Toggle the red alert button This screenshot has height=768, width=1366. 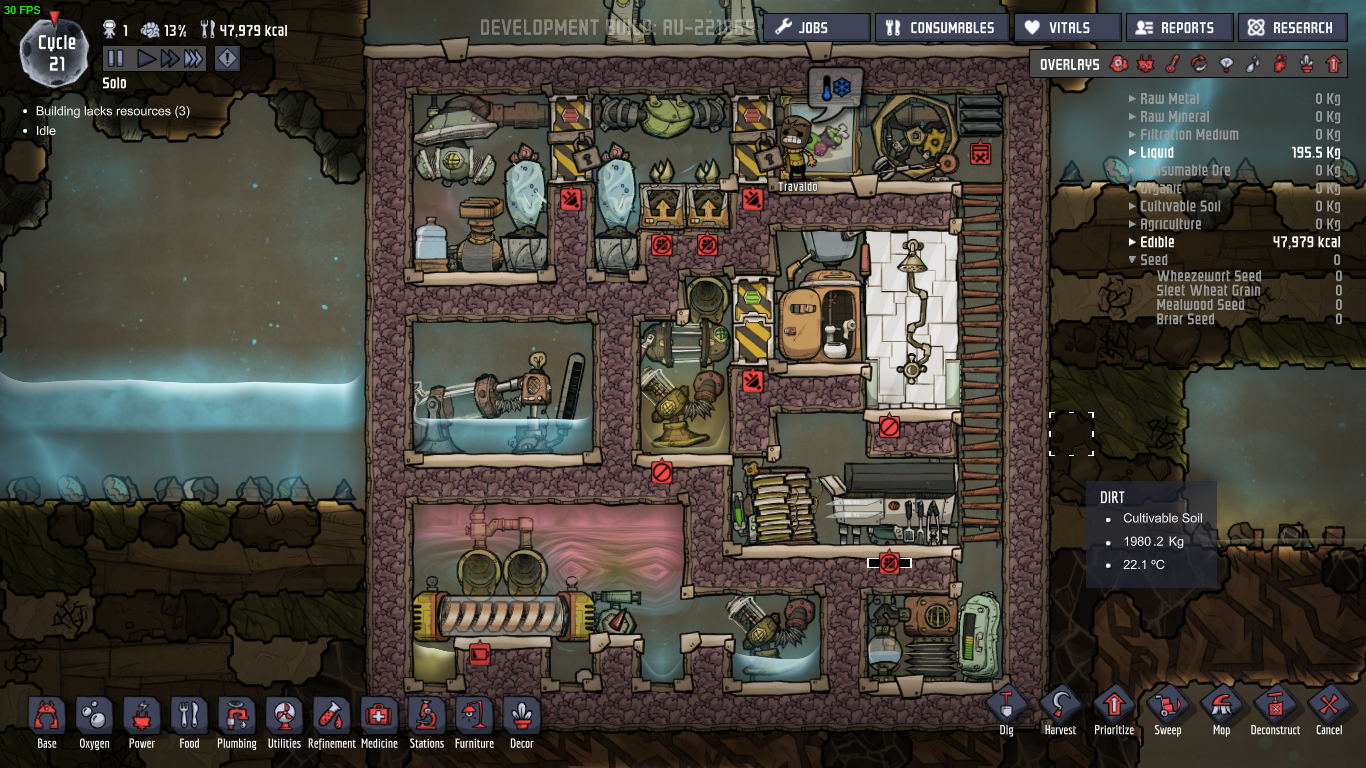228,59
